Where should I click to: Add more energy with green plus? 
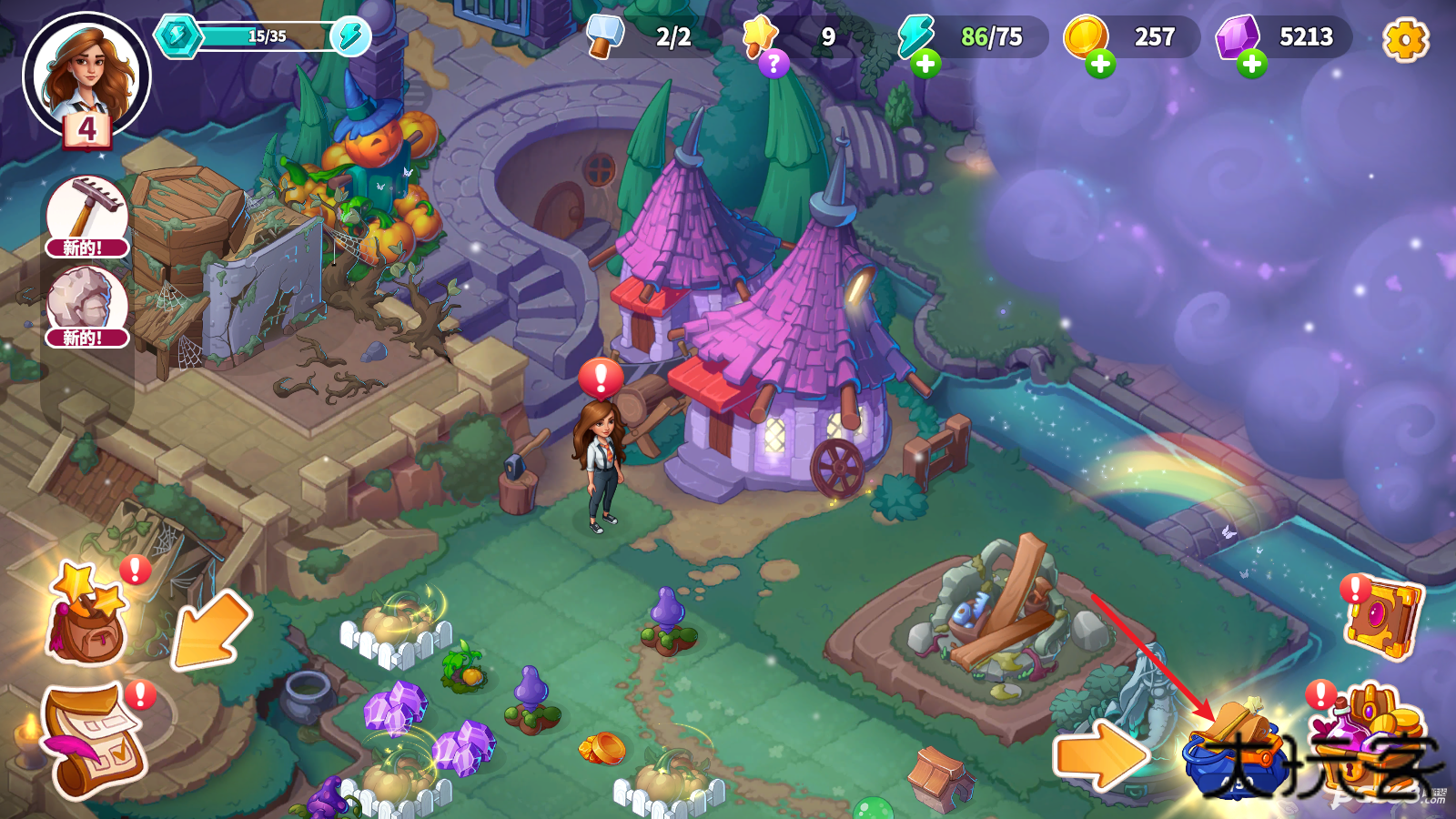(x=925, y=64)
